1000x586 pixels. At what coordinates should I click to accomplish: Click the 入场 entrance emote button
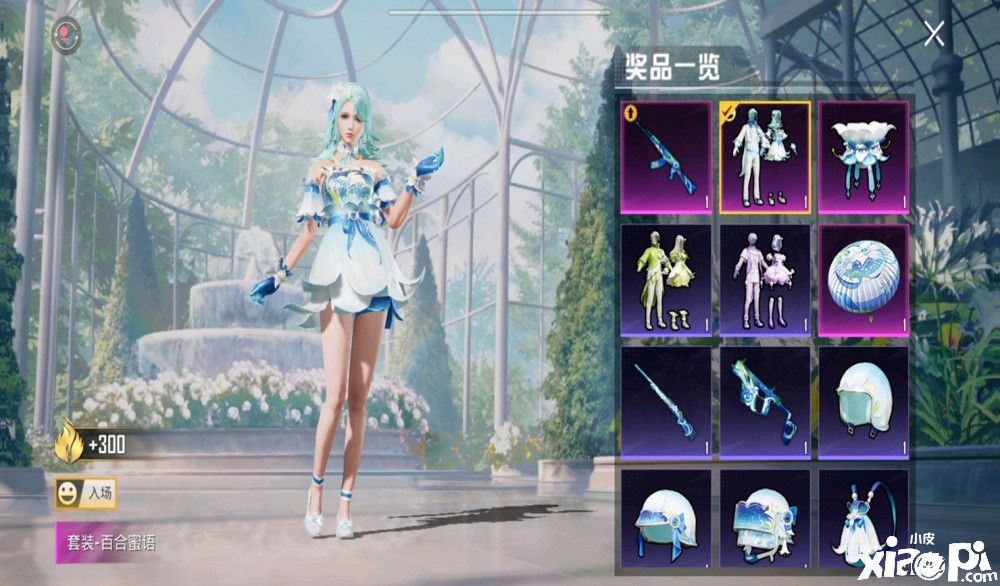pyautogui.click(x=85, y=492)
